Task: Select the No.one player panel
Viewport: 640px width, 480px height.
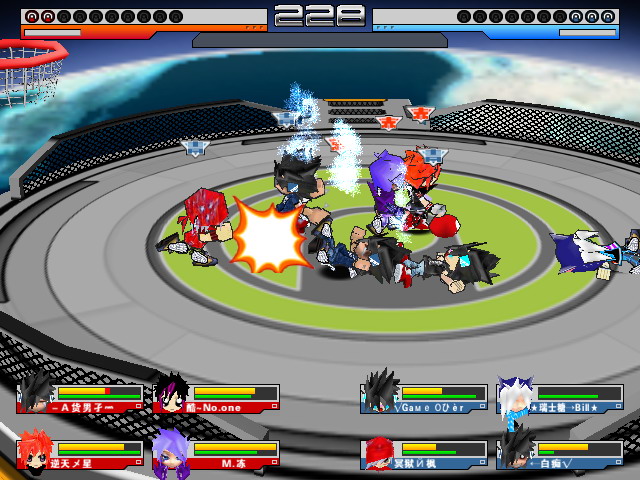Action: (x=216, y=396)
